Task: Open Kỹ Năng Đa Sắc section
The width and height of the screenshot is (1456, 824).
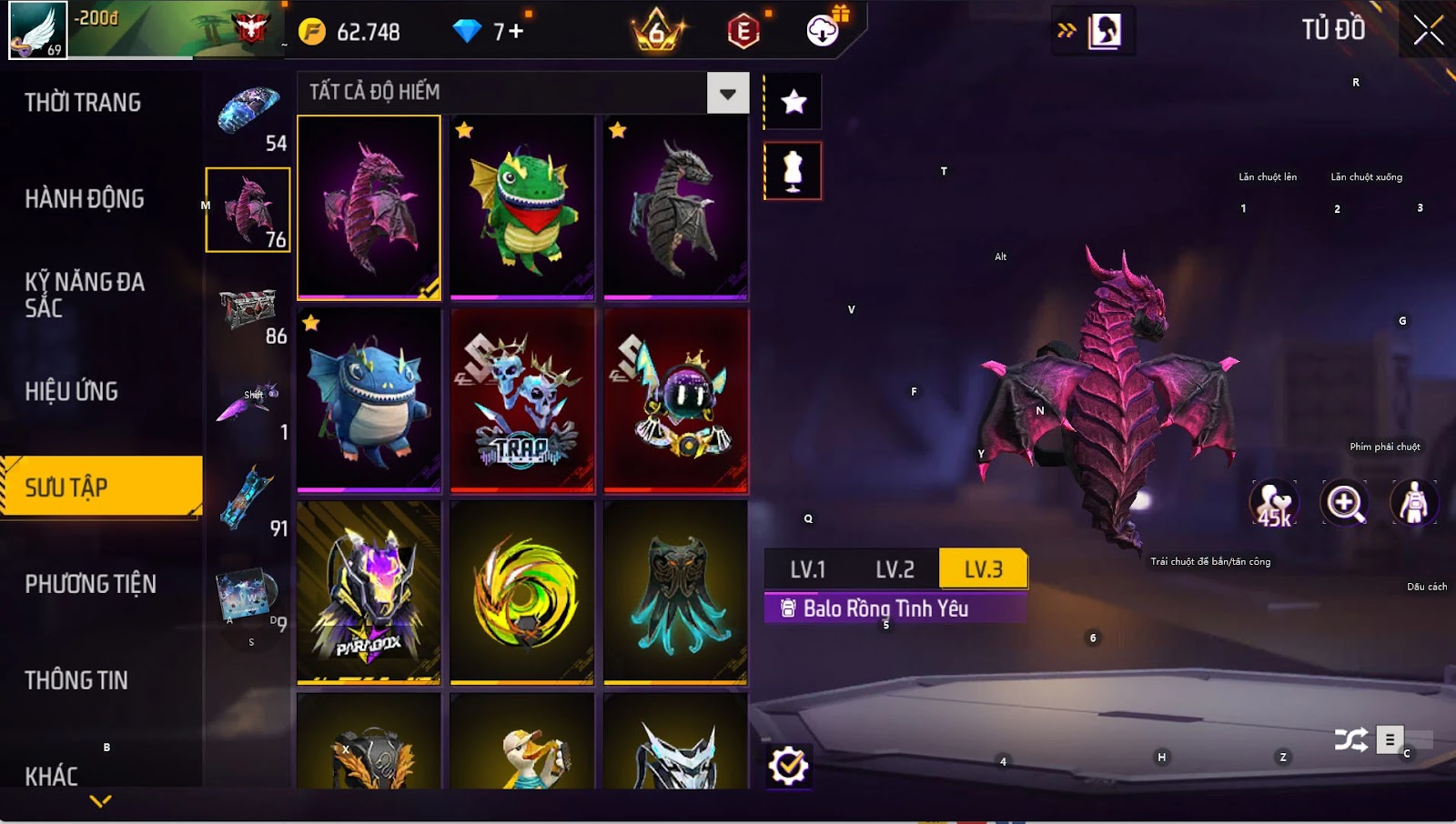Action: [85, 295]
